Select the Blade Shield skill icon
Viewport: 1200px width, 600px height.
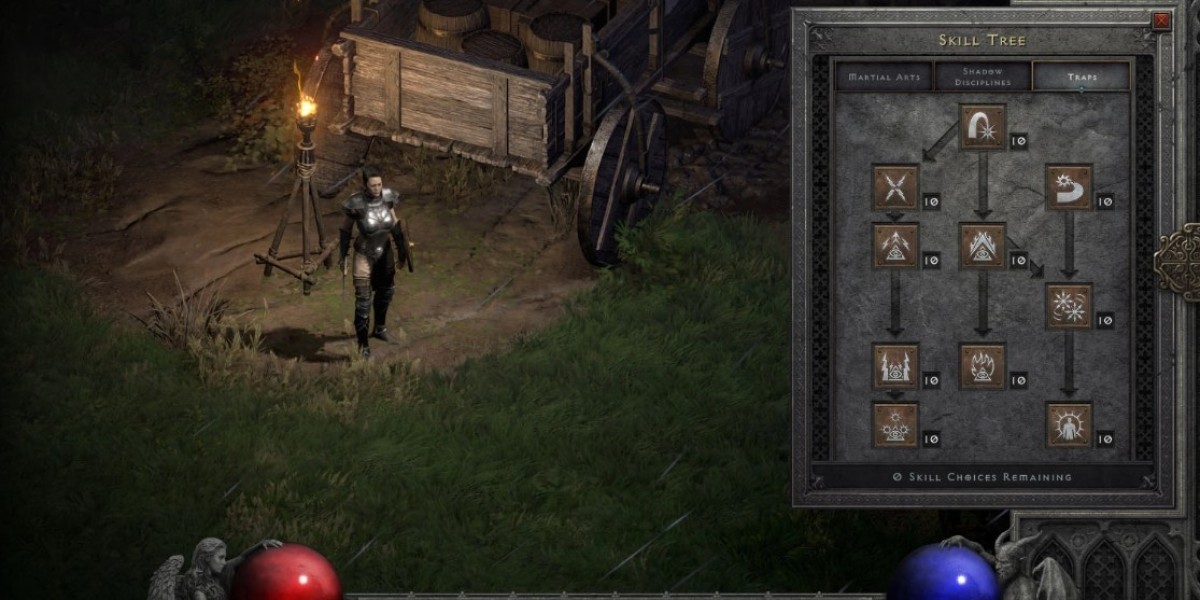pyautogui.click(x=1068, y=425)
